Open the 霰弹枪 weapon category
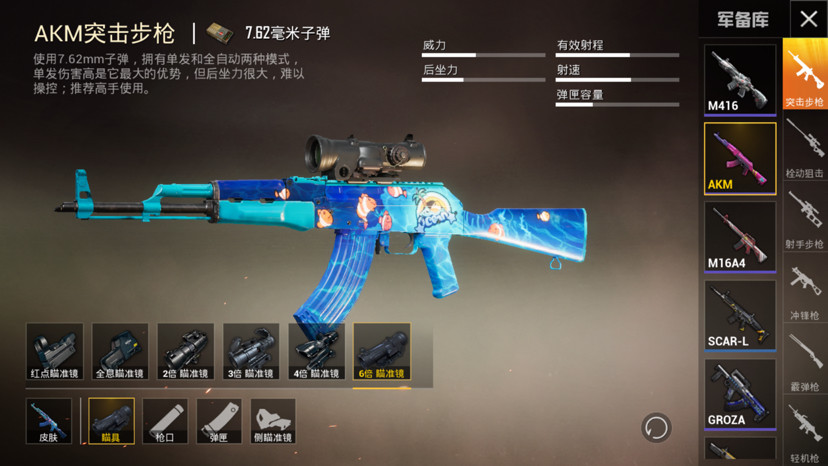 tap(804, 361)
